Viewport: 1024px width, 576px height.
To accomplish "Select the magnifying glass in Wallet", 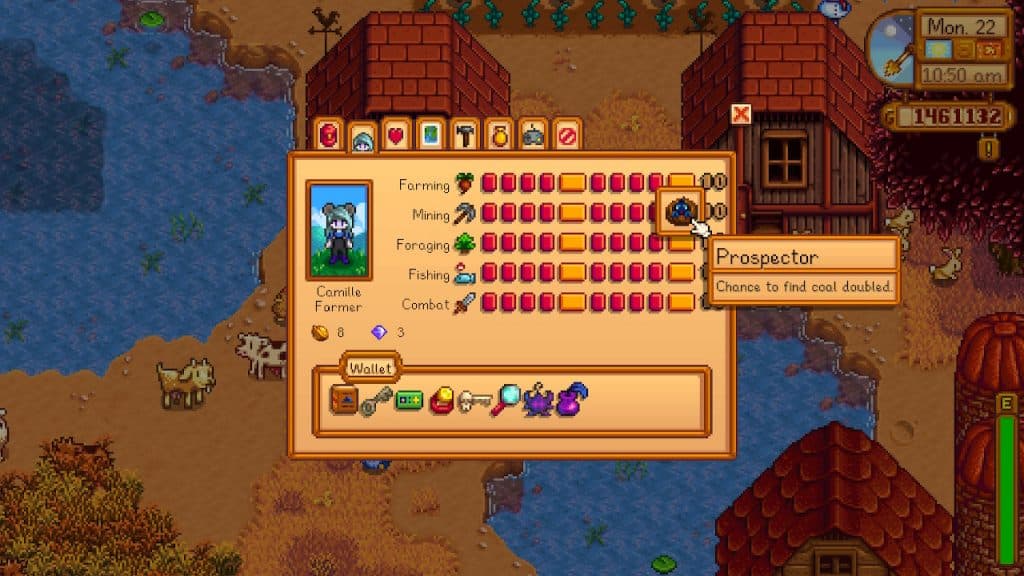I will click(x=505, y=402).
